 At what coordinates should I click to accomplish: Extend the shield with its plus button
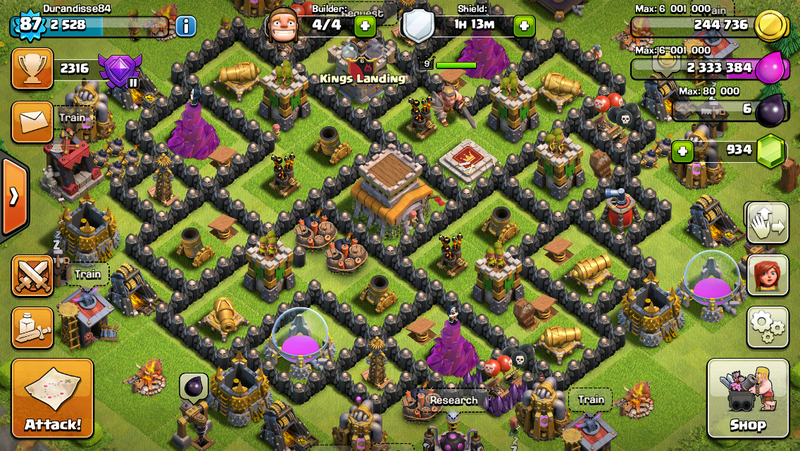tap(523, 26)
